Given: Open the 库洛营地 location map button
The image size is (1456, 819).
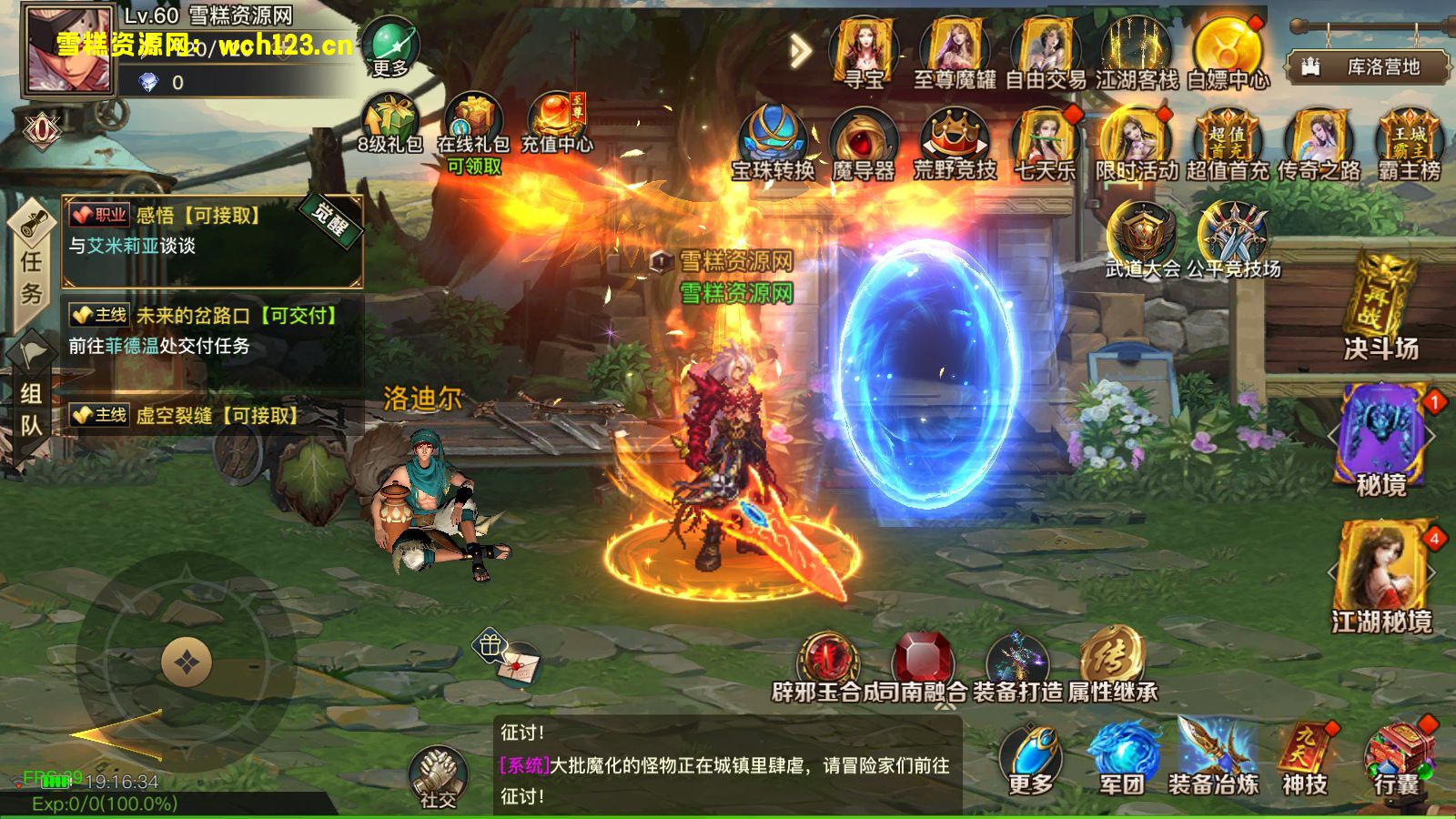Looking at the screenshot, I should point(1368,66).
